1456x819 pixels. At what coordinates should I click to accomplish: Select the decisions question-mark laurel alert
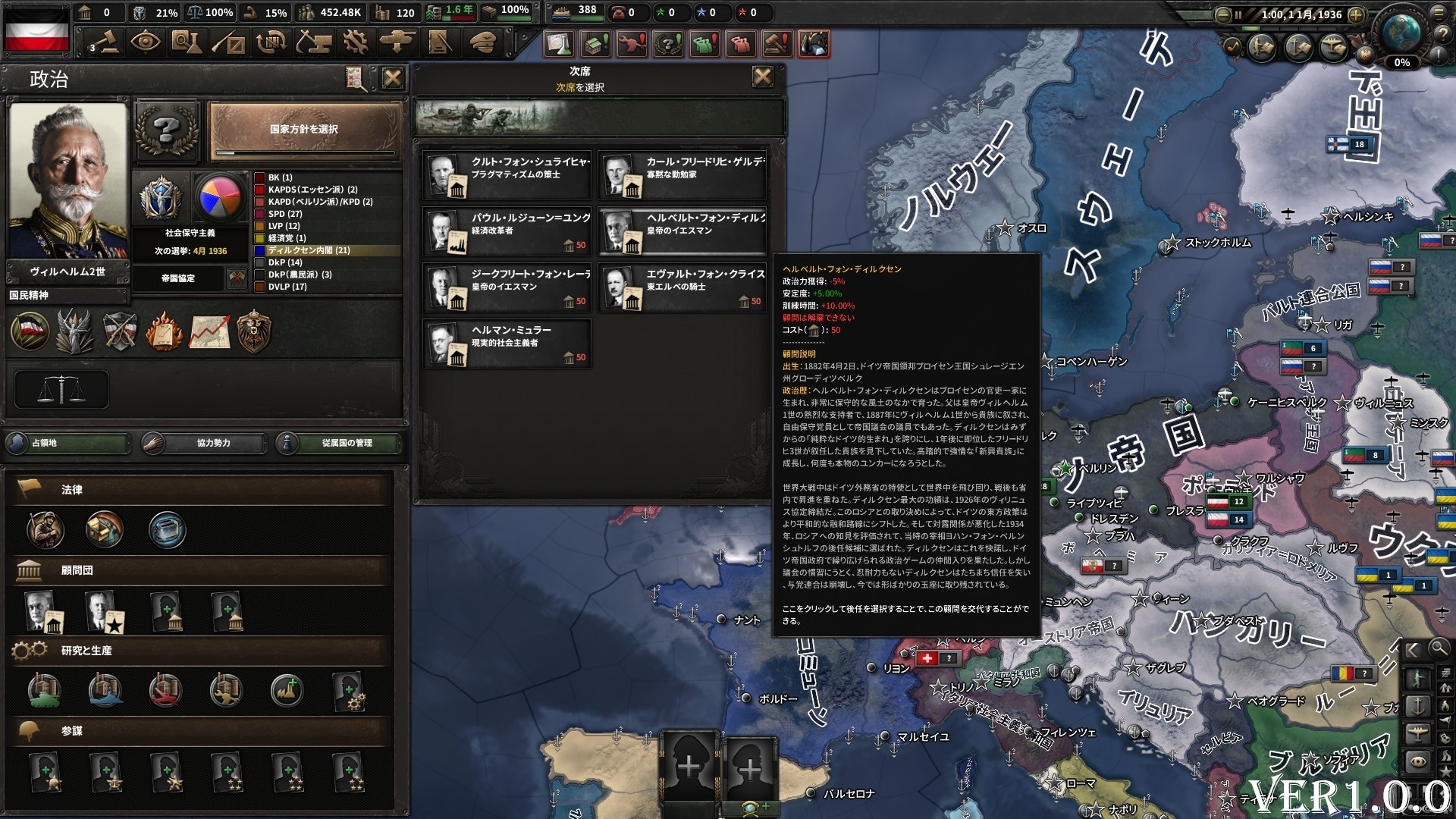pyautogui.click(x=669, y=45)
